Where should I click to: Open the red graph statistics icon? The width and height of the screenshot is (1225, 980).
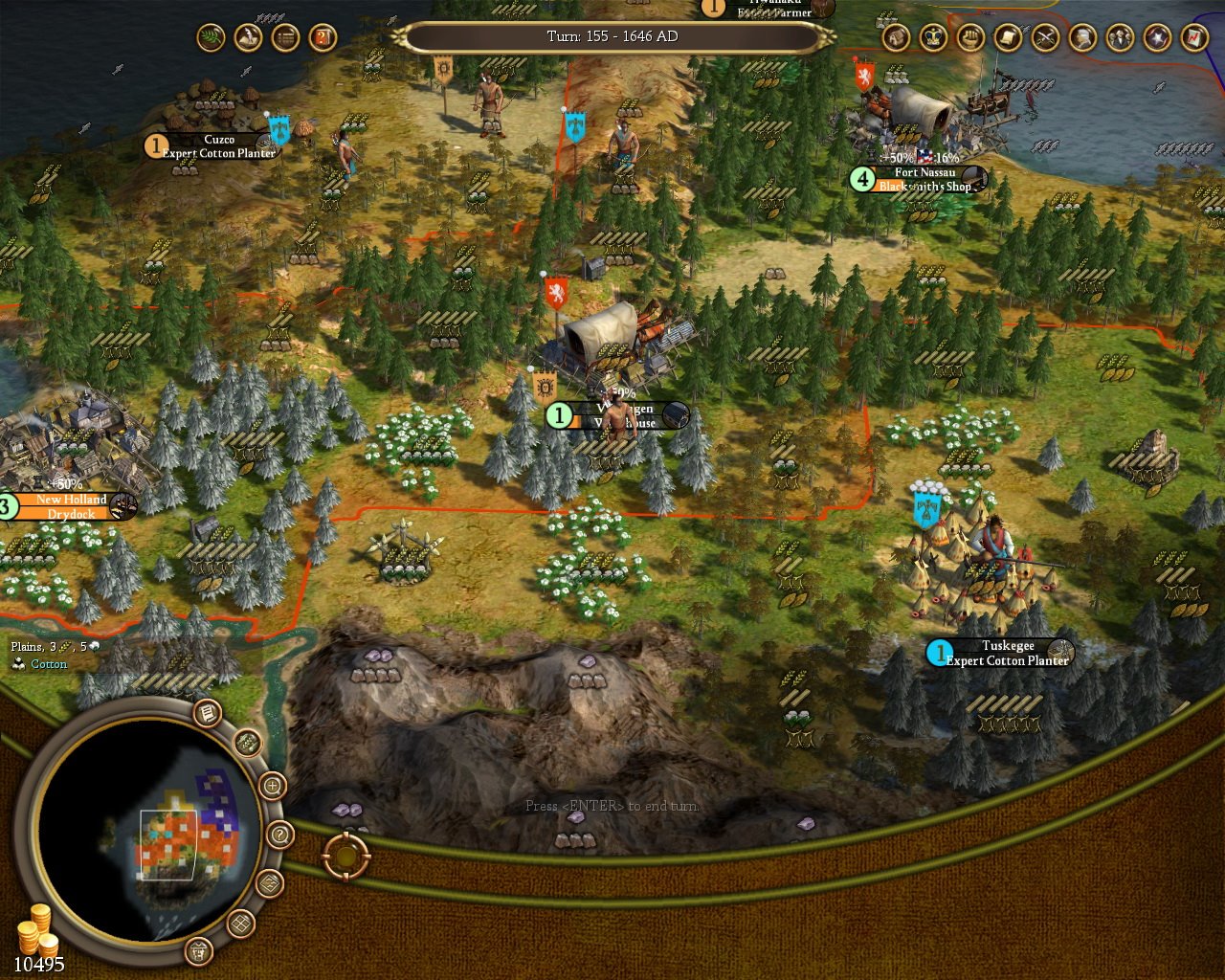1192,38
